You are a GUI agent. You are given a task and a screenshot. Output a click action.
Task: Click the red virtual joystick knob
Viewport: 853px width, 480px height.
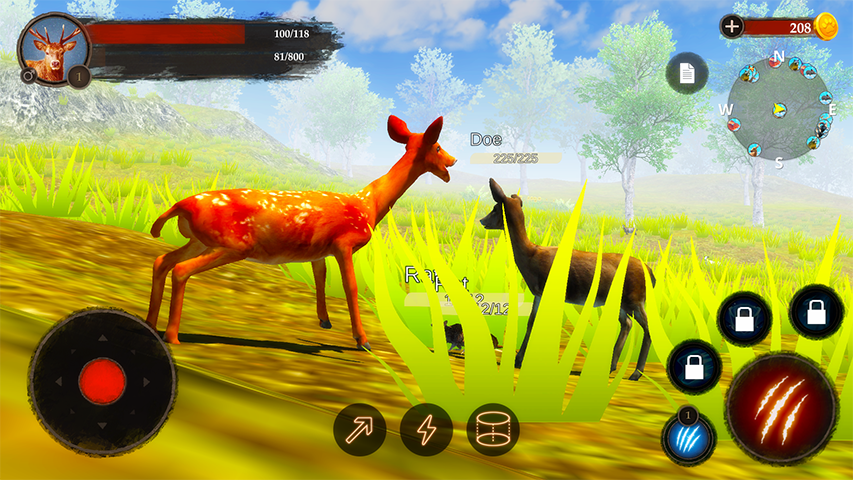click(x=102, y=381)
